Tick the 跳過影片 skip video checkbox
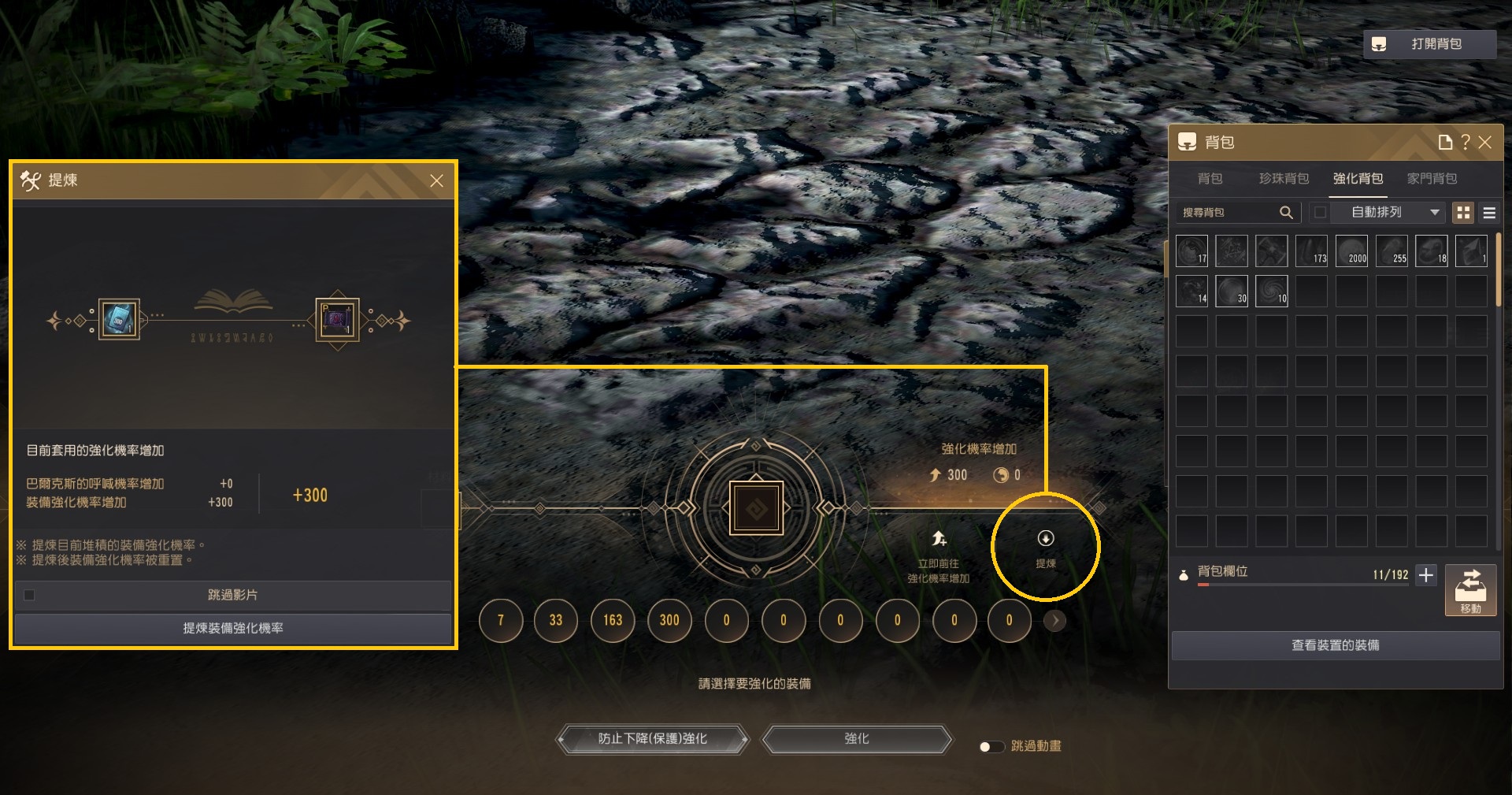Screen dimensions: 1512x795 29,595
